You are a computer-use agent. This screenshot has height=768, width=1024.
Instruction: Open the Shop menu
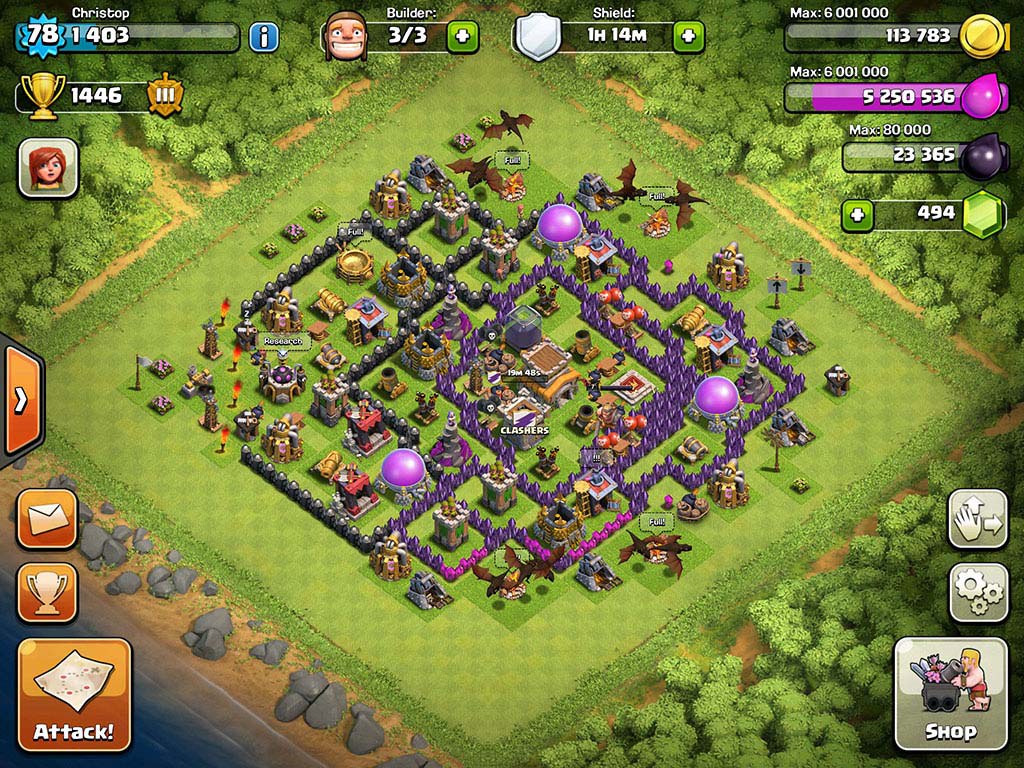click(949, 693)
